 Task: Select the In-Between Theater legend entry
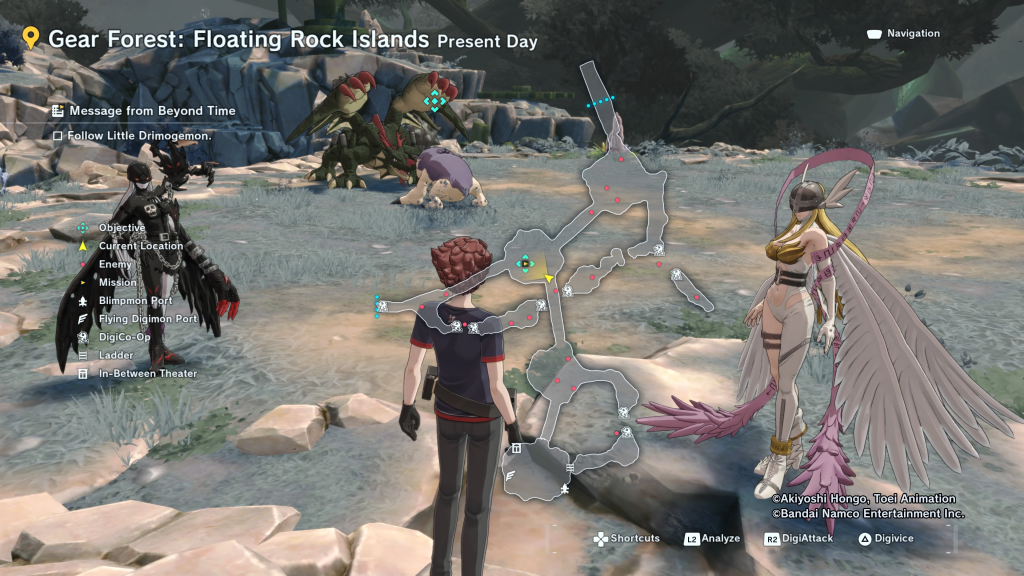click(147, 374)
